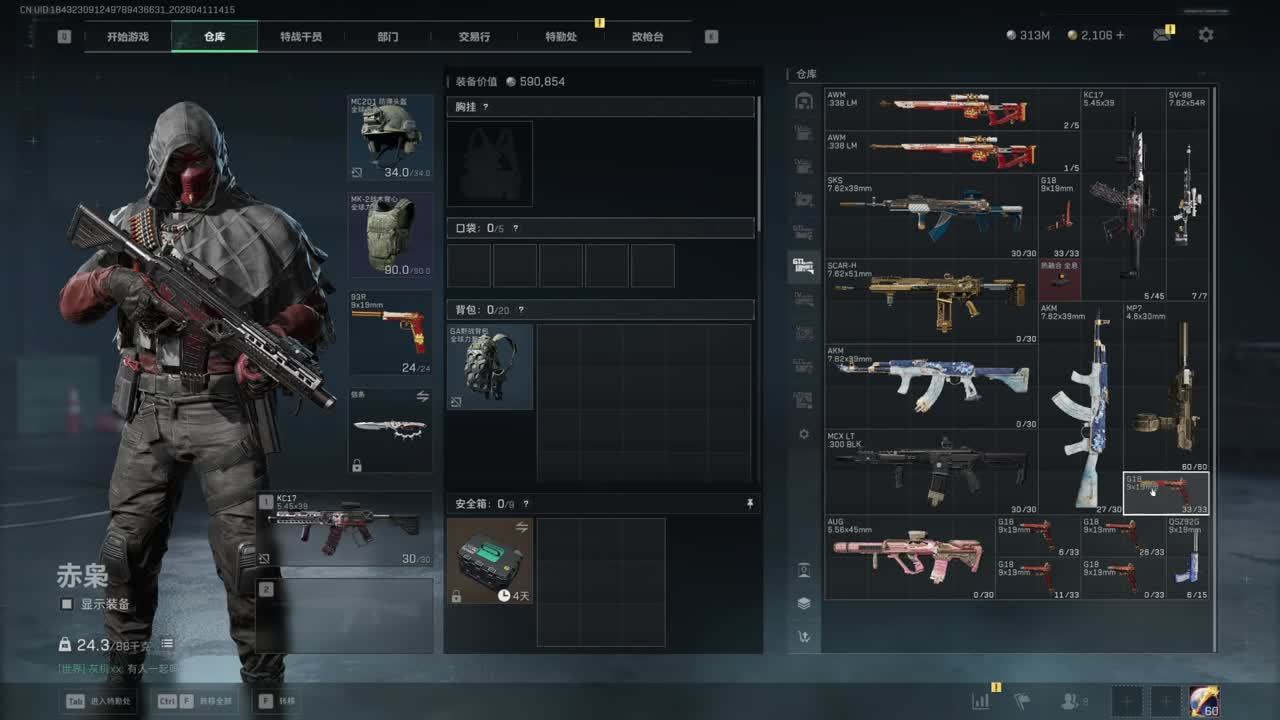Screen dimensions: 1280x720
Task: Select the MCX LT rifle in storage
Action: 930,471
